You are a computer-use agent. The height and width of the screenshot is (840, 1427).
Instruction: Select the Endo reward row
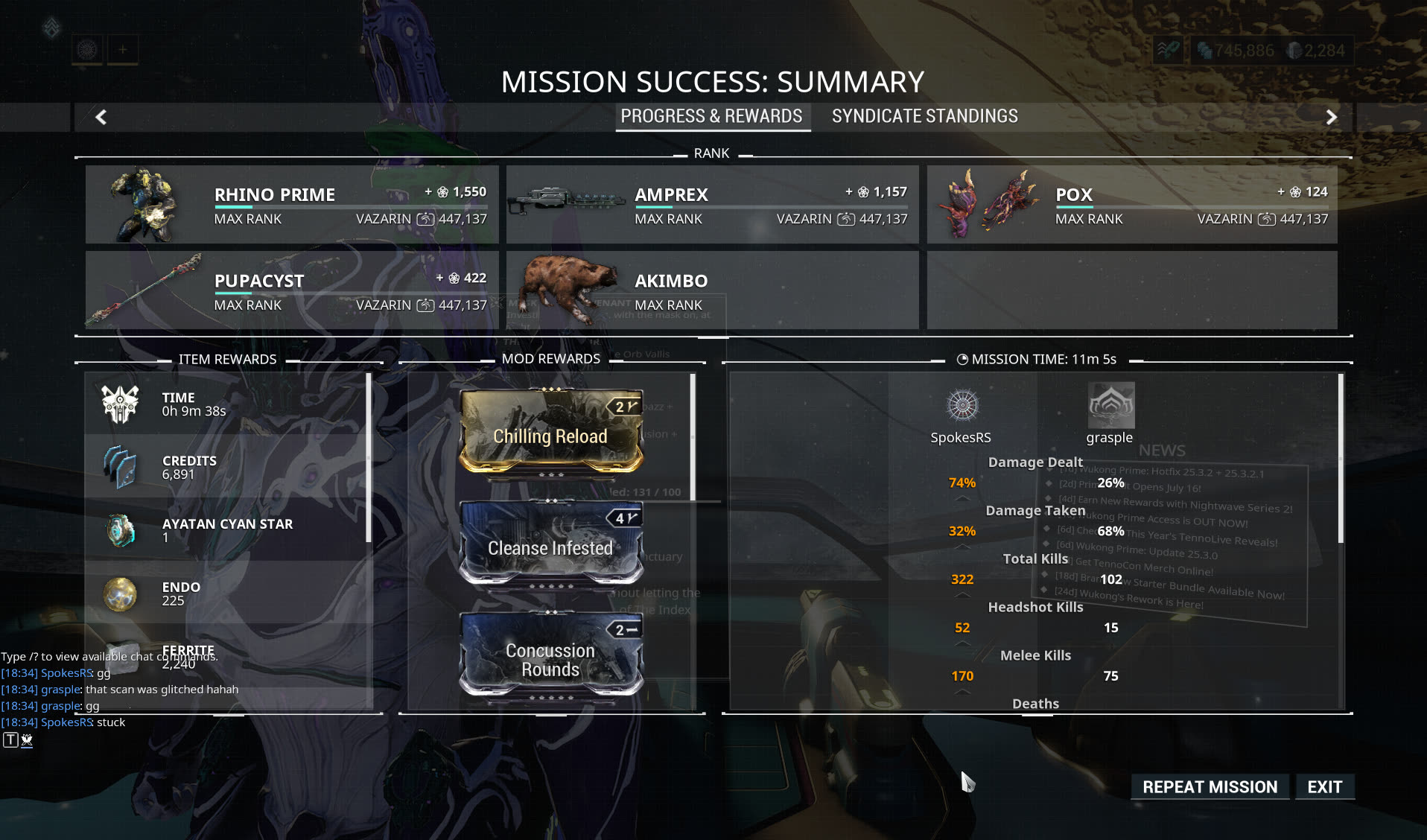point(227,594)
